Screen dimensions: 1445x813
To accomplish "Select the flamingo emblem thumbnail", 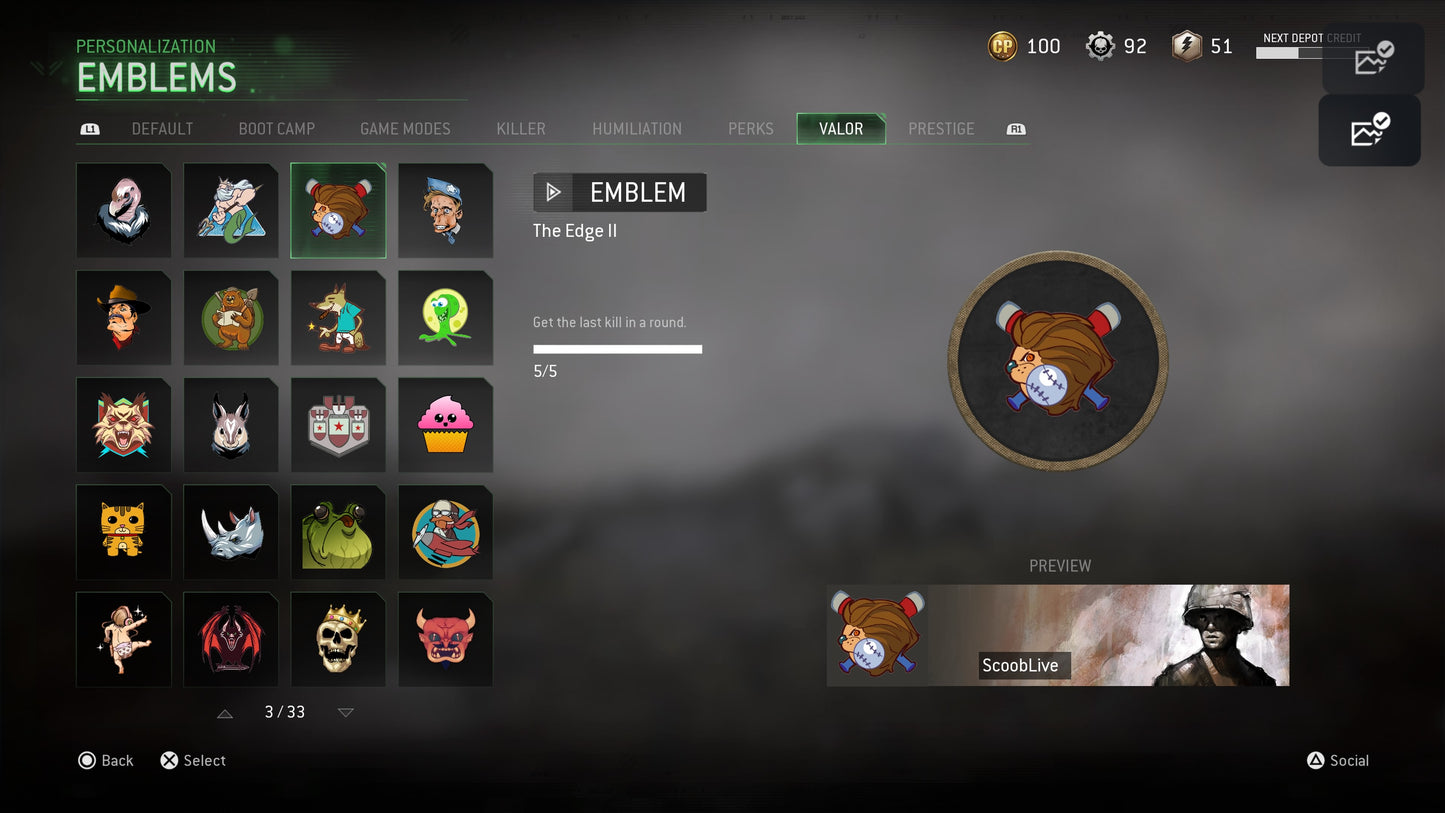I will pyautogui.click(x=123, y=210).
